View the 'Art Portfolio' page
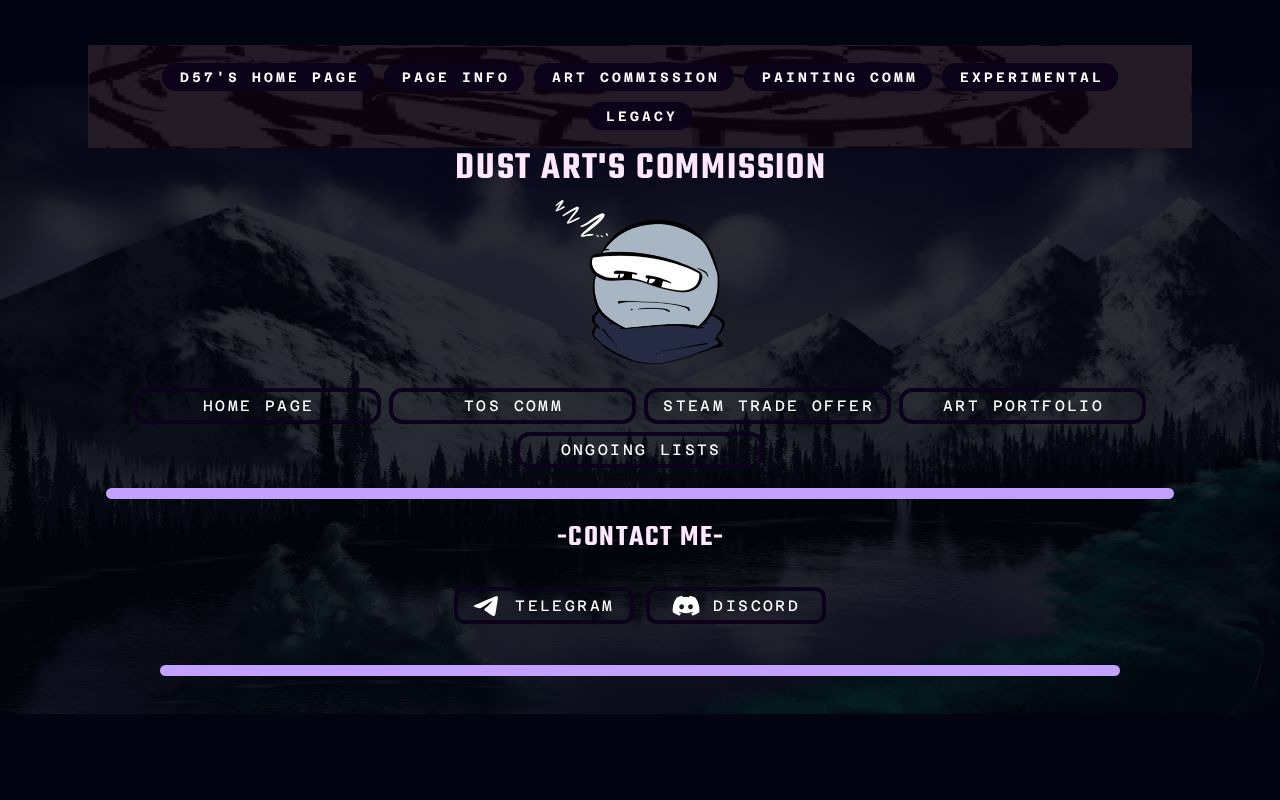The height and width of the screenshot is (800, 1280). click(x=1022, y=406)
